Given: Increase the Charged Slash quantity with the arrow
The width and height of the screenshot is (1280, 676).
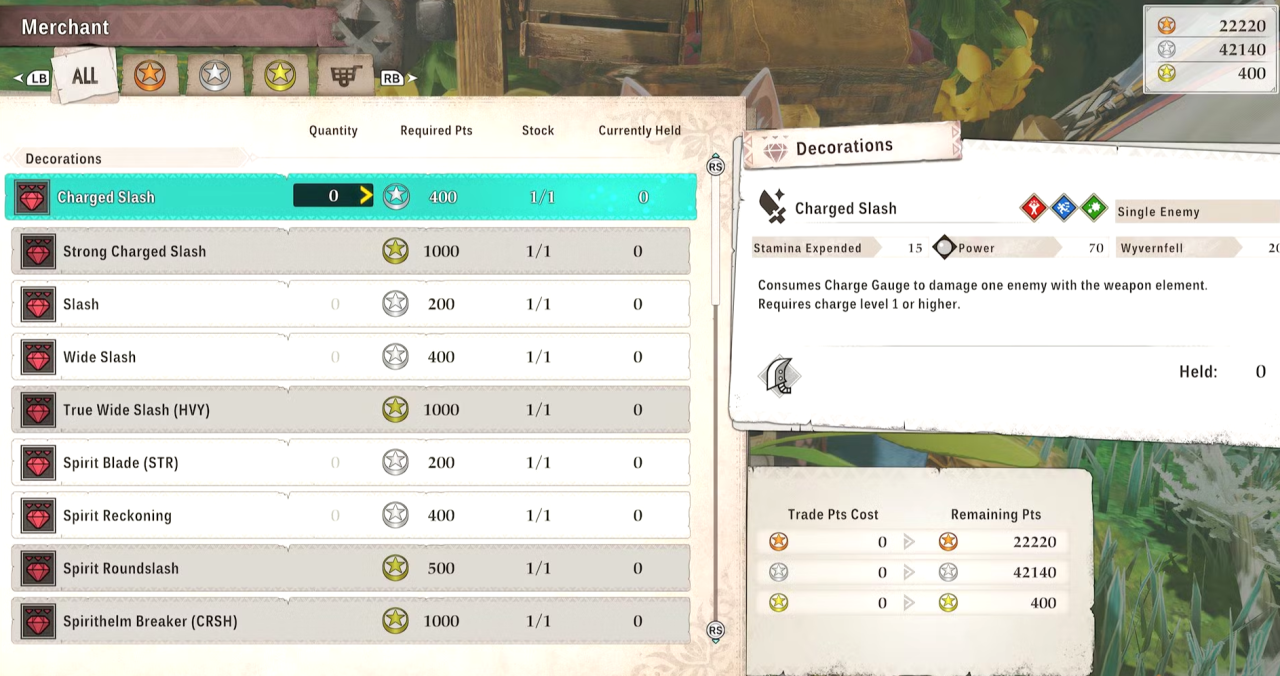Looking at the screenshot, I should click(x=366, y=197).
